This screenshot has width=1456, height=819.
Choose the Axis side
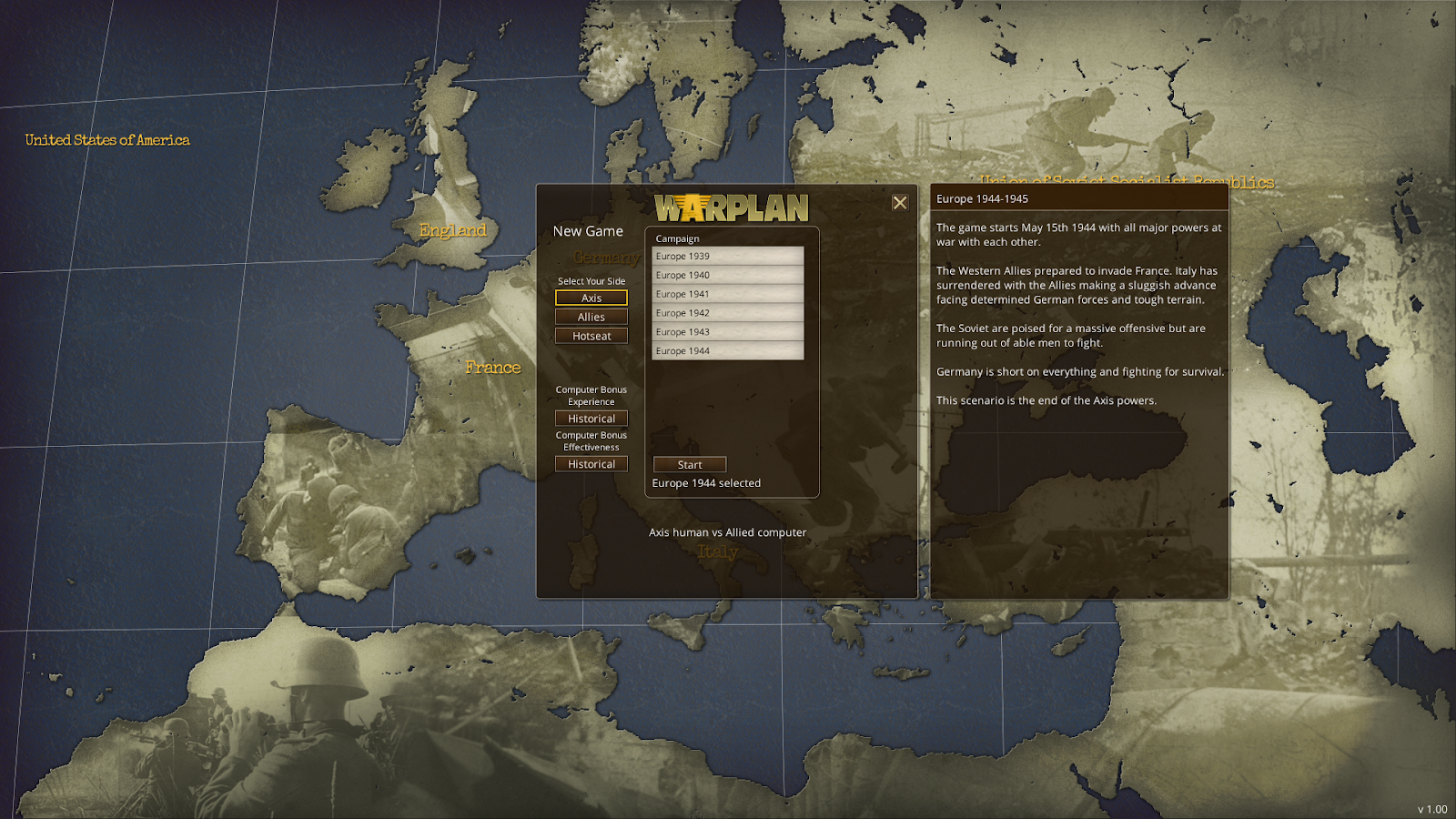(x=591, y=298)
